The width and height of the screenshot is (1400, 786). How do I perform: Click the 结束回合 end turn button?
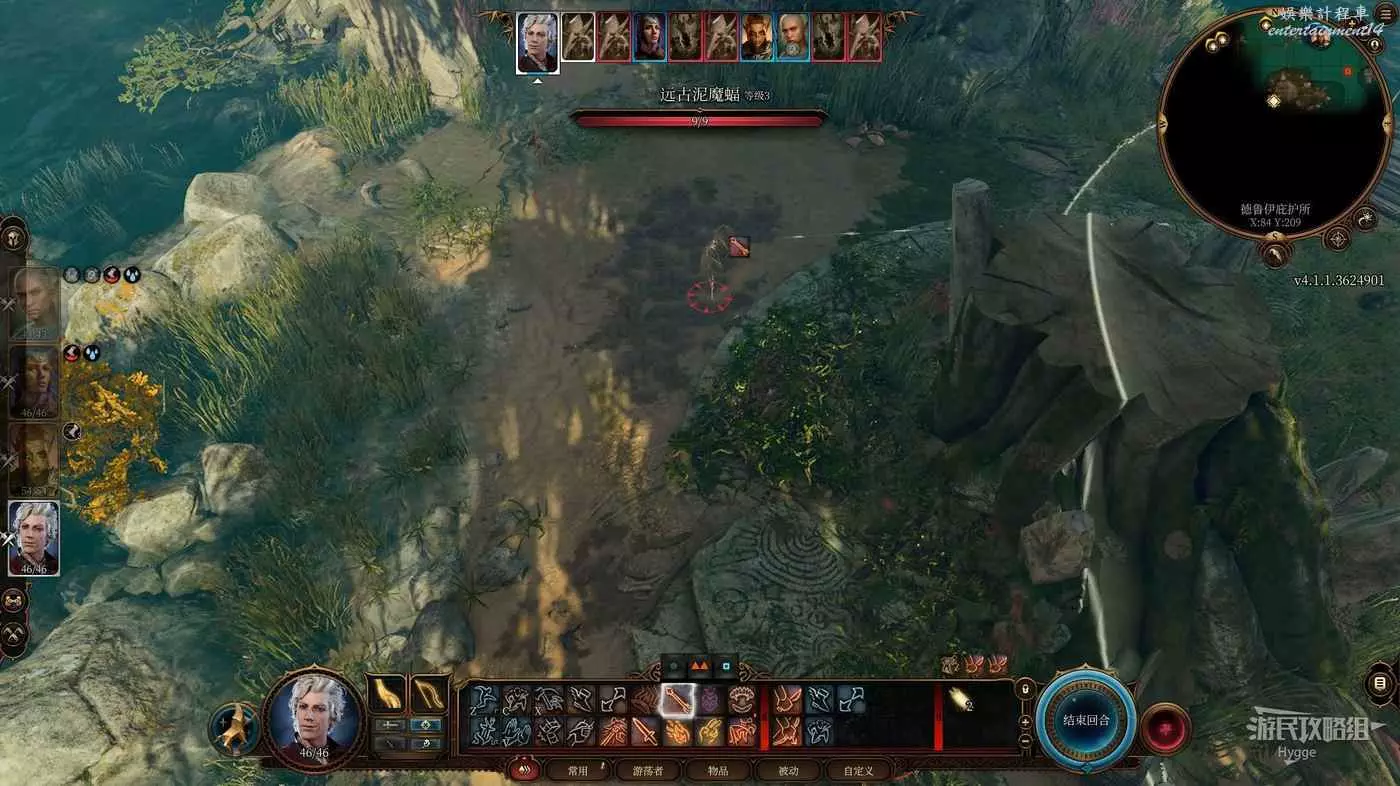[1085, 719]
